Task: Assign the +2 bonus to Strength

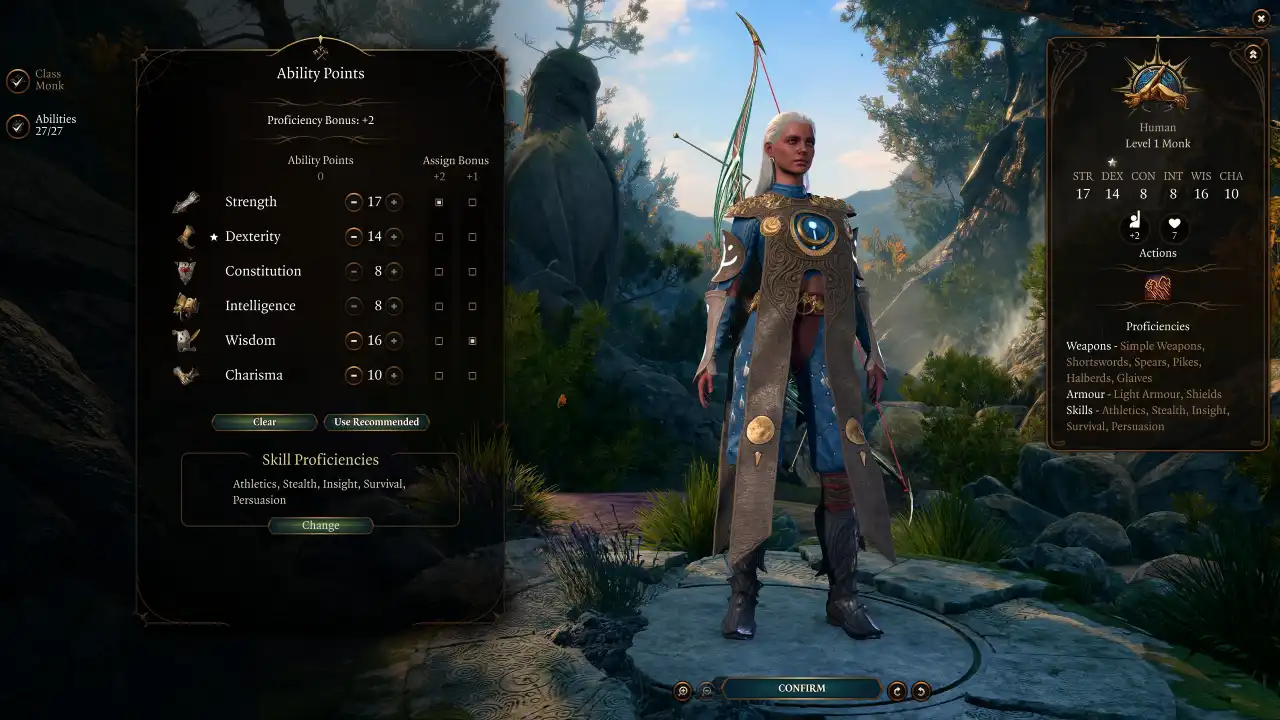Action: click(x=438, y=202)
